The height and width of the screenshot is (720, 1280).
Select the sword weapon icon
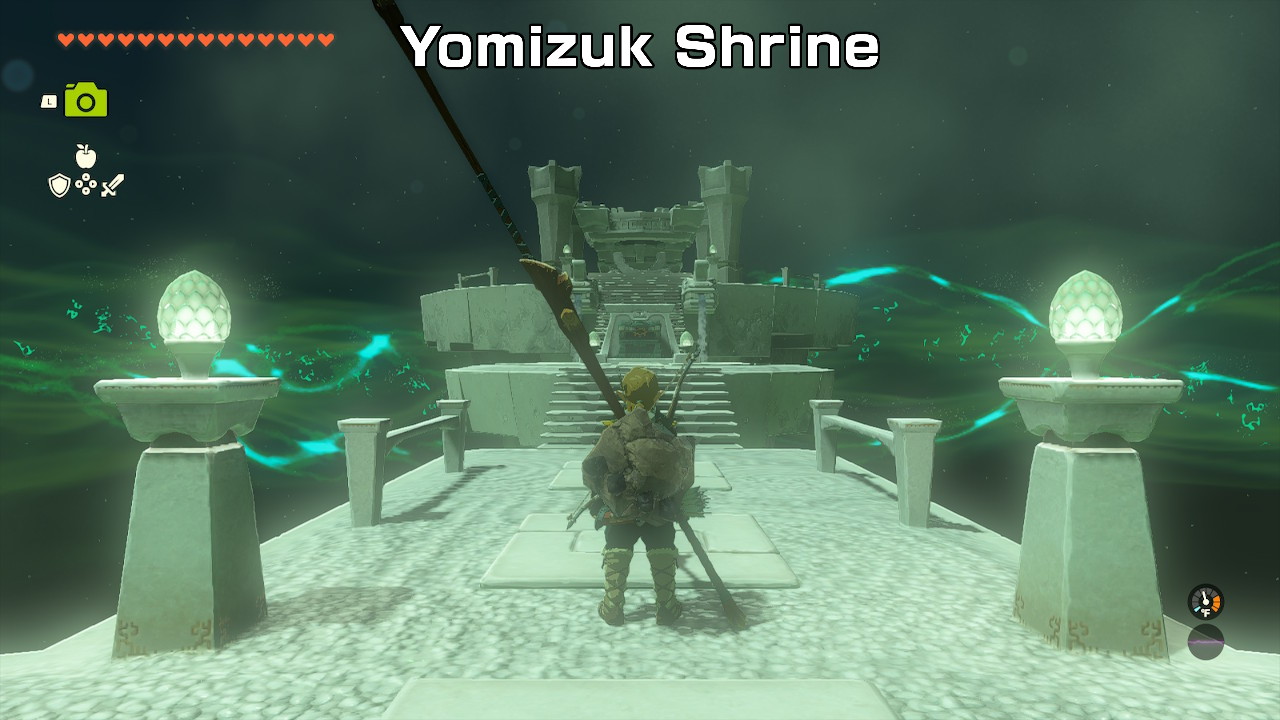[x=113, y=183]
